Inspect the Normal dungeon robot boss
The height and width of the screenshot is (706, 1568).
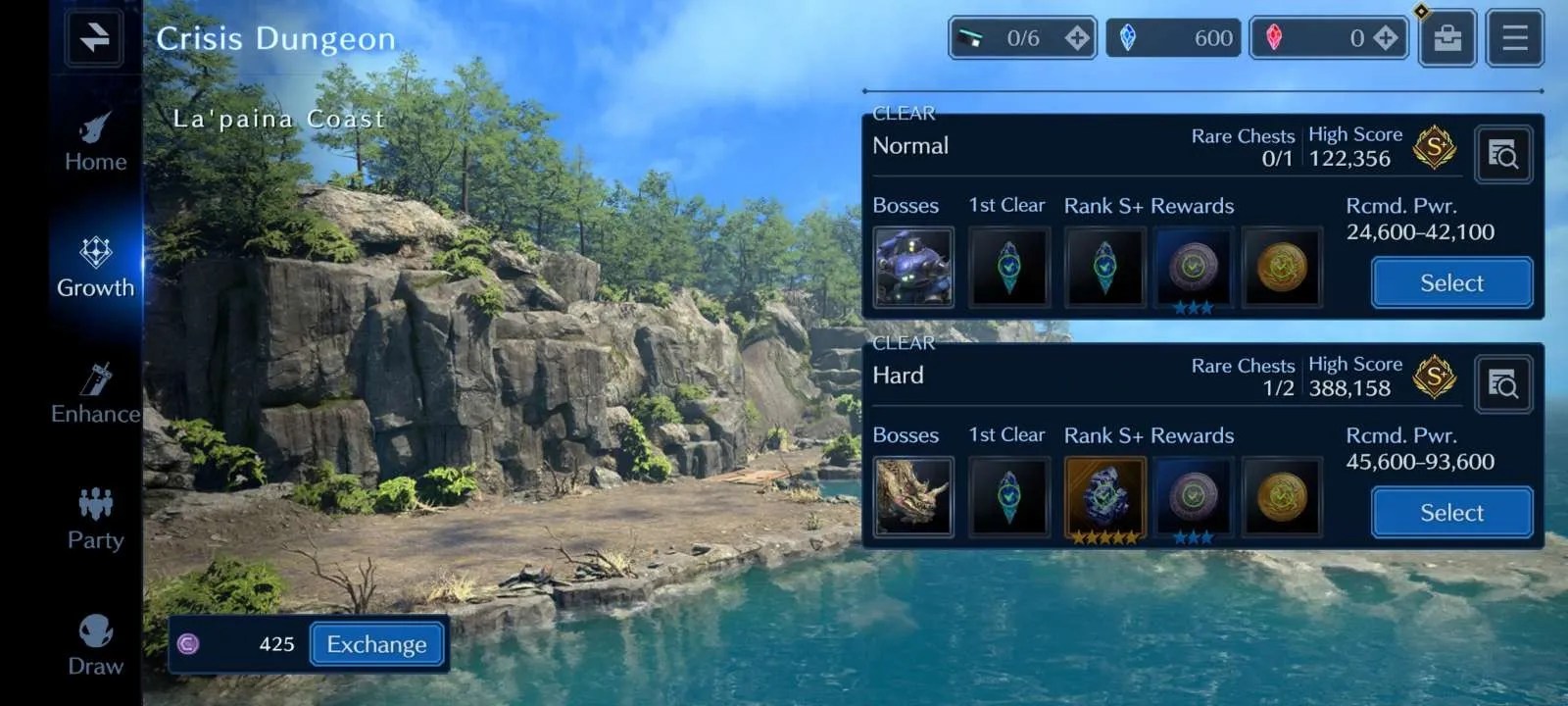[913, 268]
